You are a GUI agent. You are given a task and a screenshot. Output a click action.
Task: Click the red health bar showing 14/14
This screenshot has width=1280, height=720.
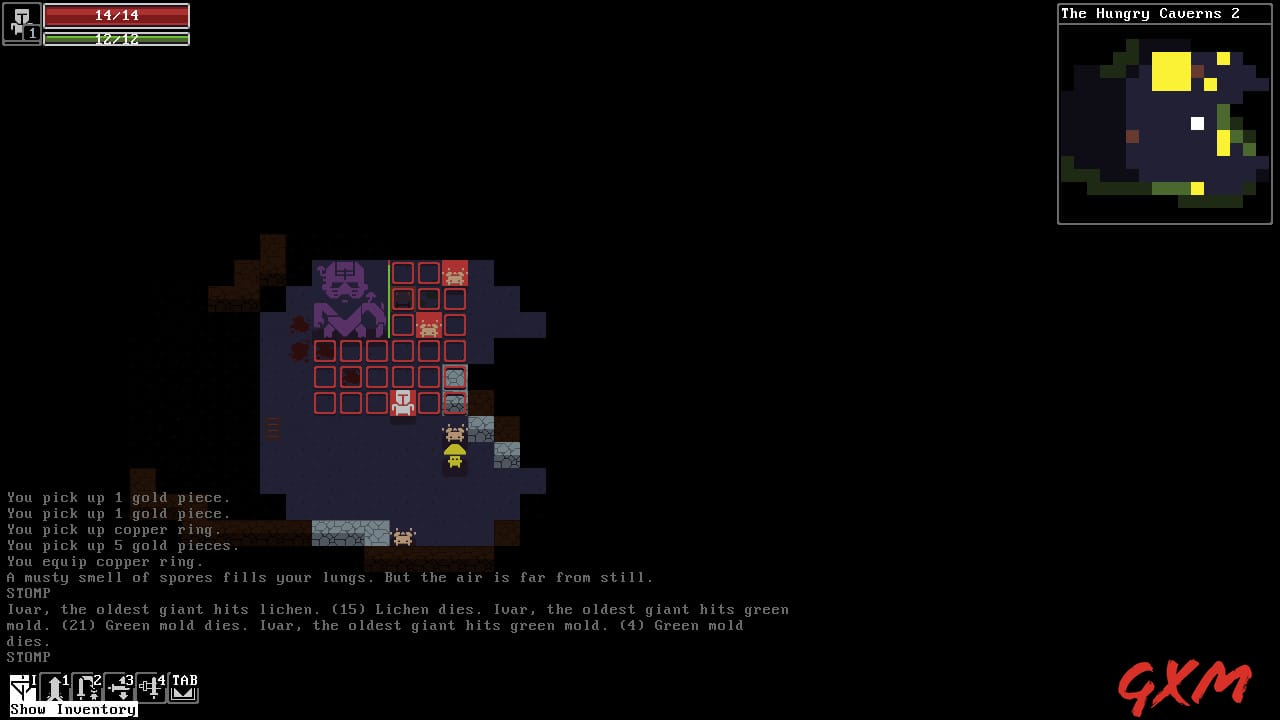click(x=117, y=16)
